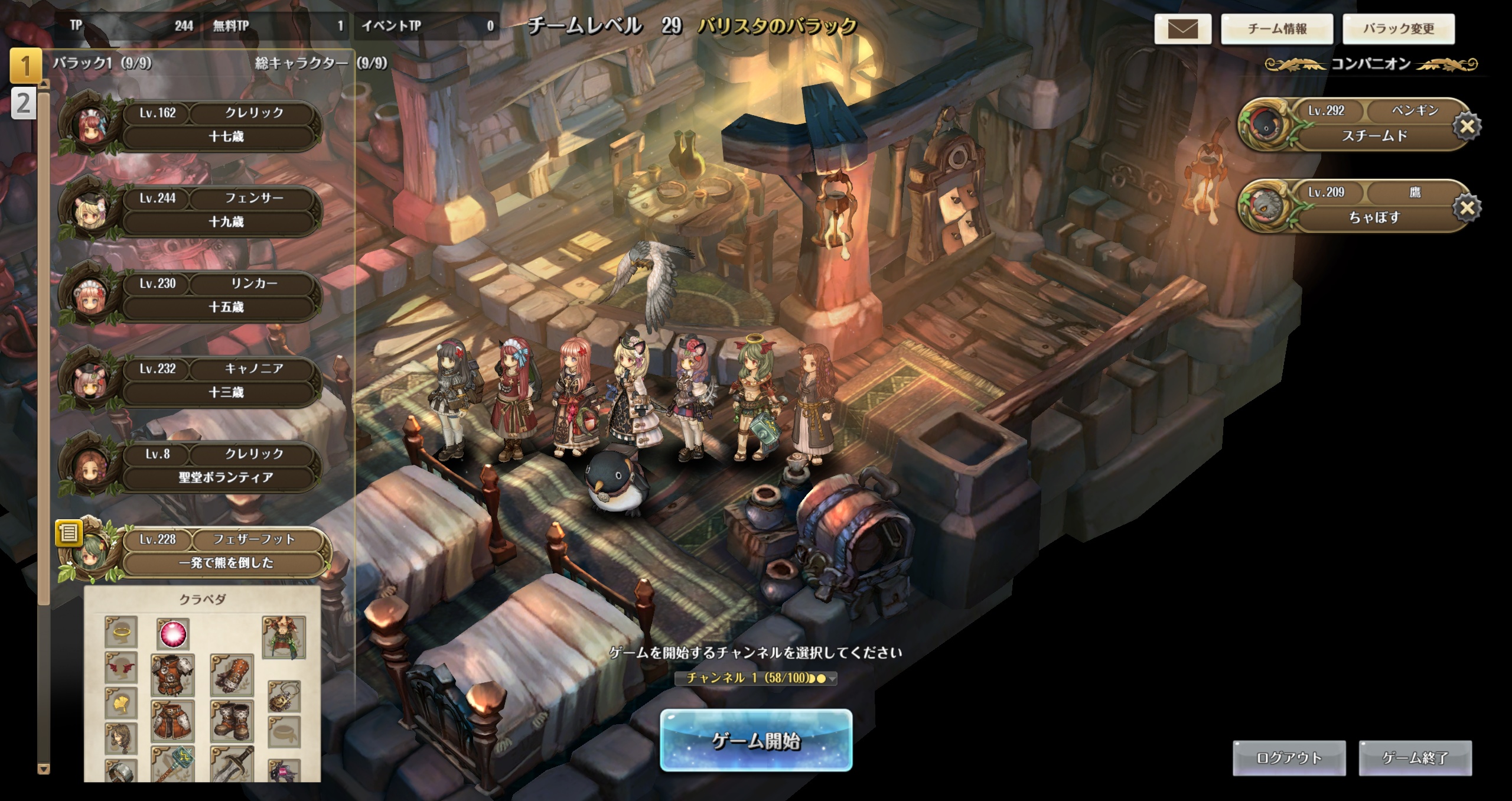Exit via the ゲーム終了 button

[x=1415, y=758]
